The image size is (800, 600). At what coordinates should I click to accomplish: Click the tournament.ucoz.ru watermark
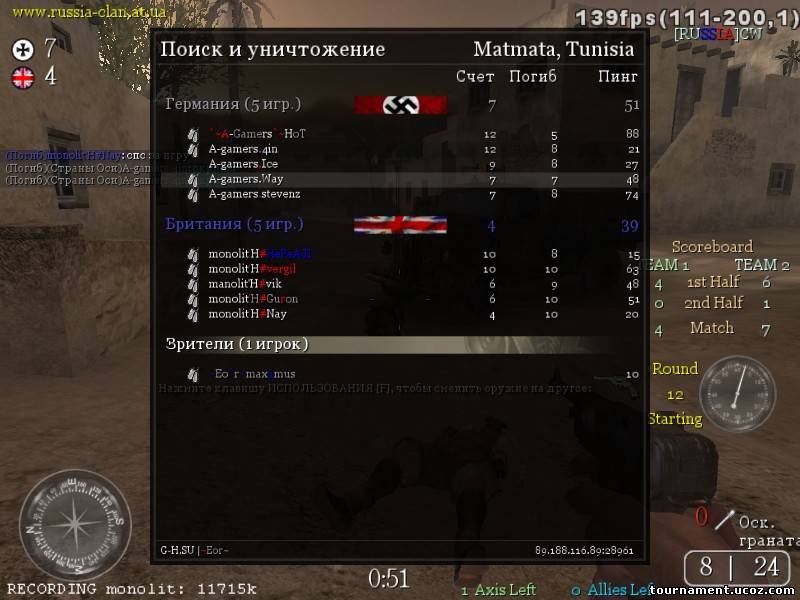[x=738, y=590]
